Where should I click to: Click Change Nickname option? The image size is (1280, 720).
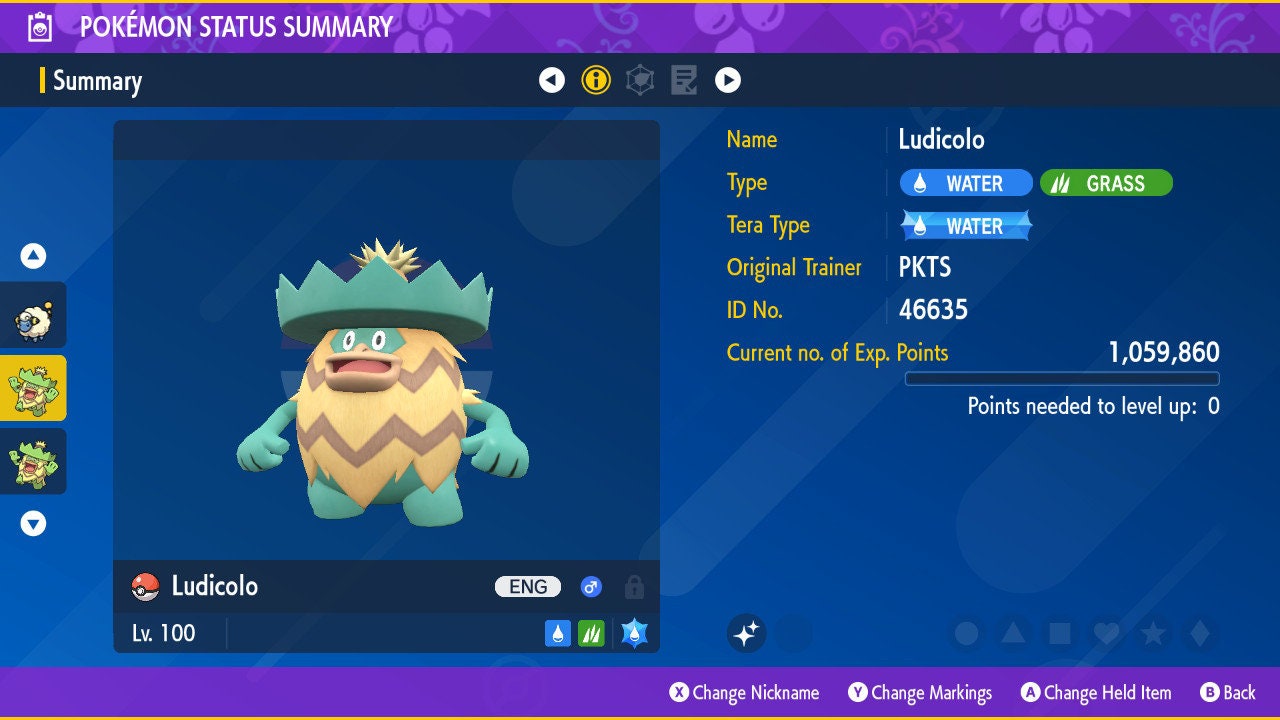click(x=744, y=692)
